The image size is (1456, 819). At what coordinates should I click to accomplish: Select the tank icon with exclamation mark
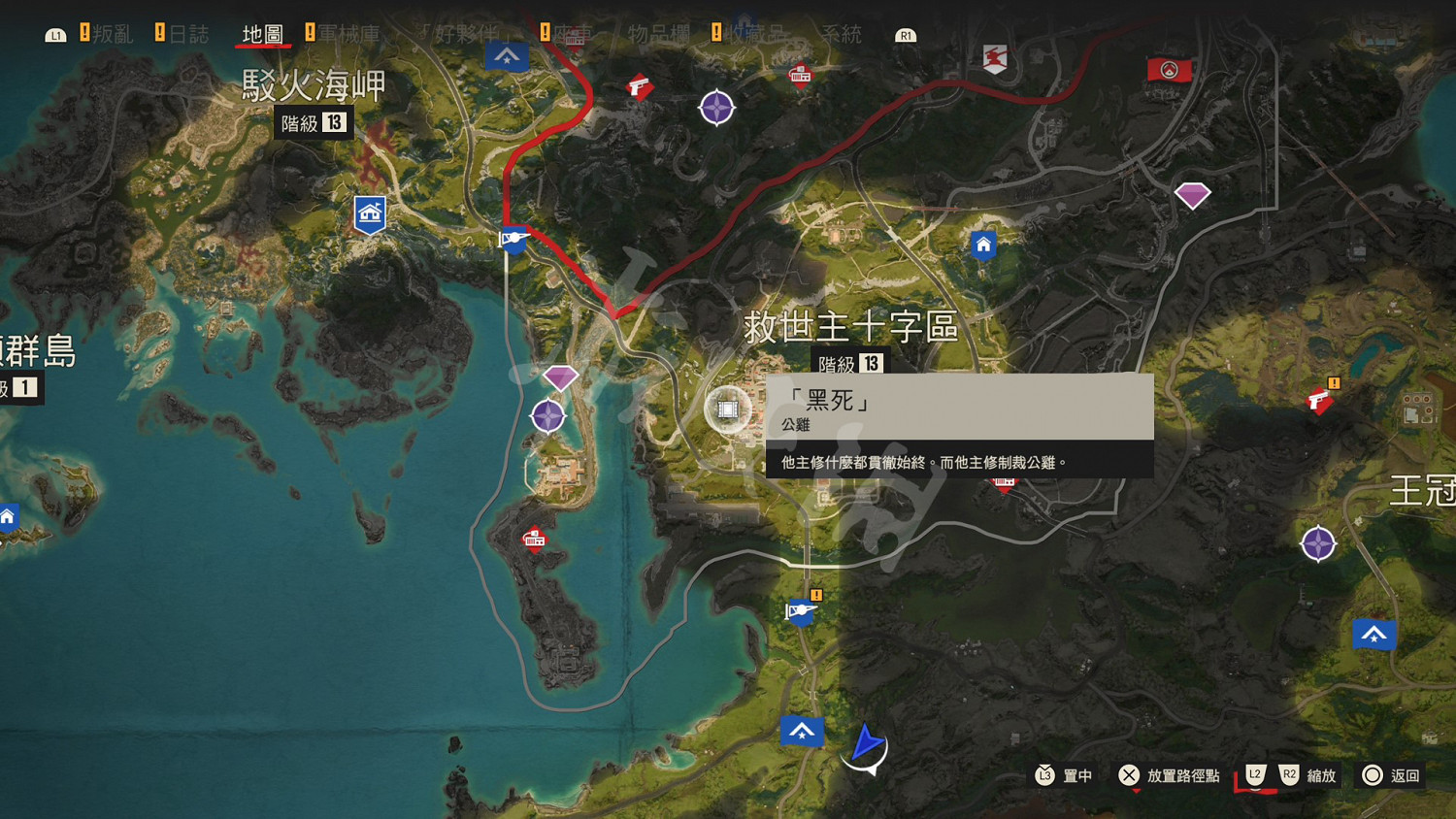(800, 612)
